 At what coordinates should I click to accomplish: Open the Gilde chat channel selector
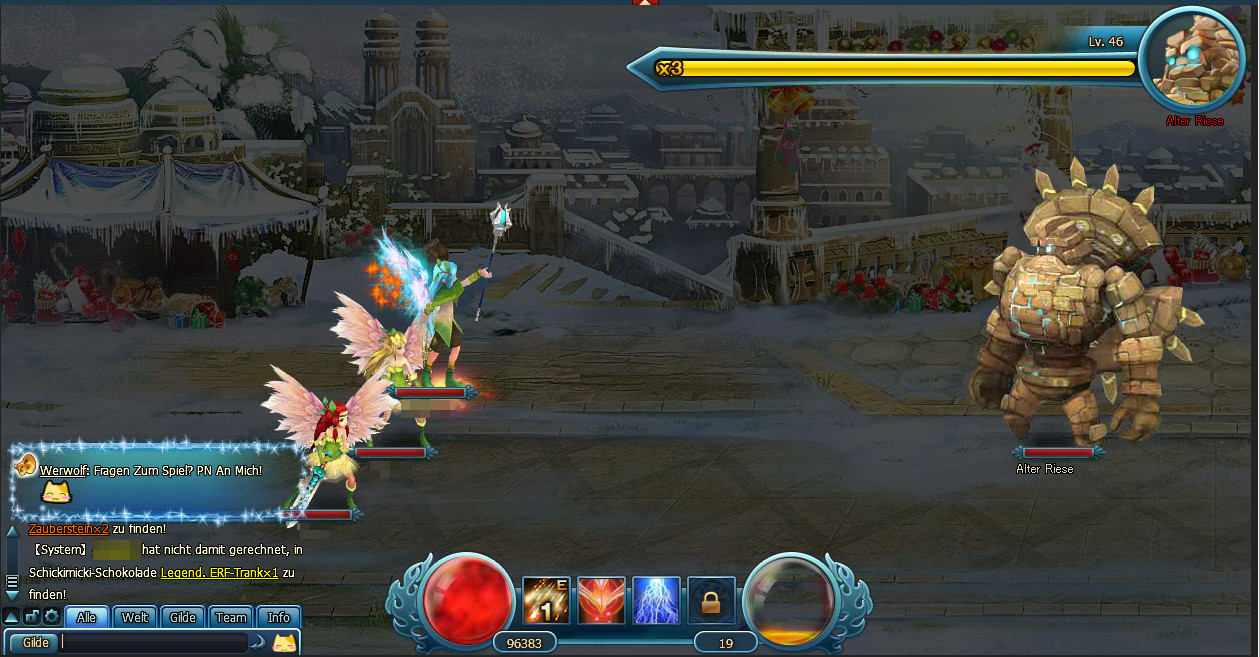coord(36,642)
